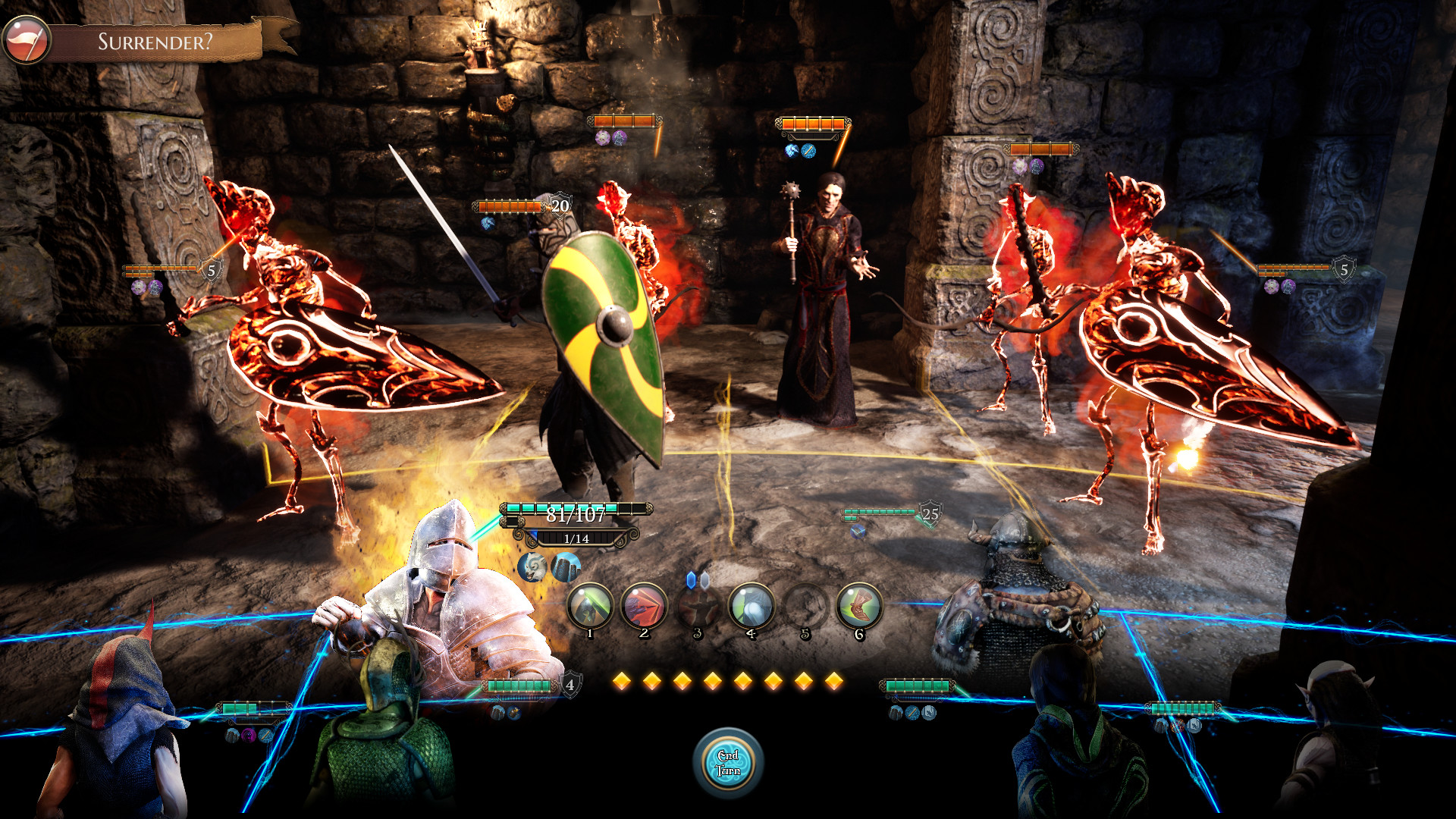Click the first yellow action point diamond

point(622,682)
